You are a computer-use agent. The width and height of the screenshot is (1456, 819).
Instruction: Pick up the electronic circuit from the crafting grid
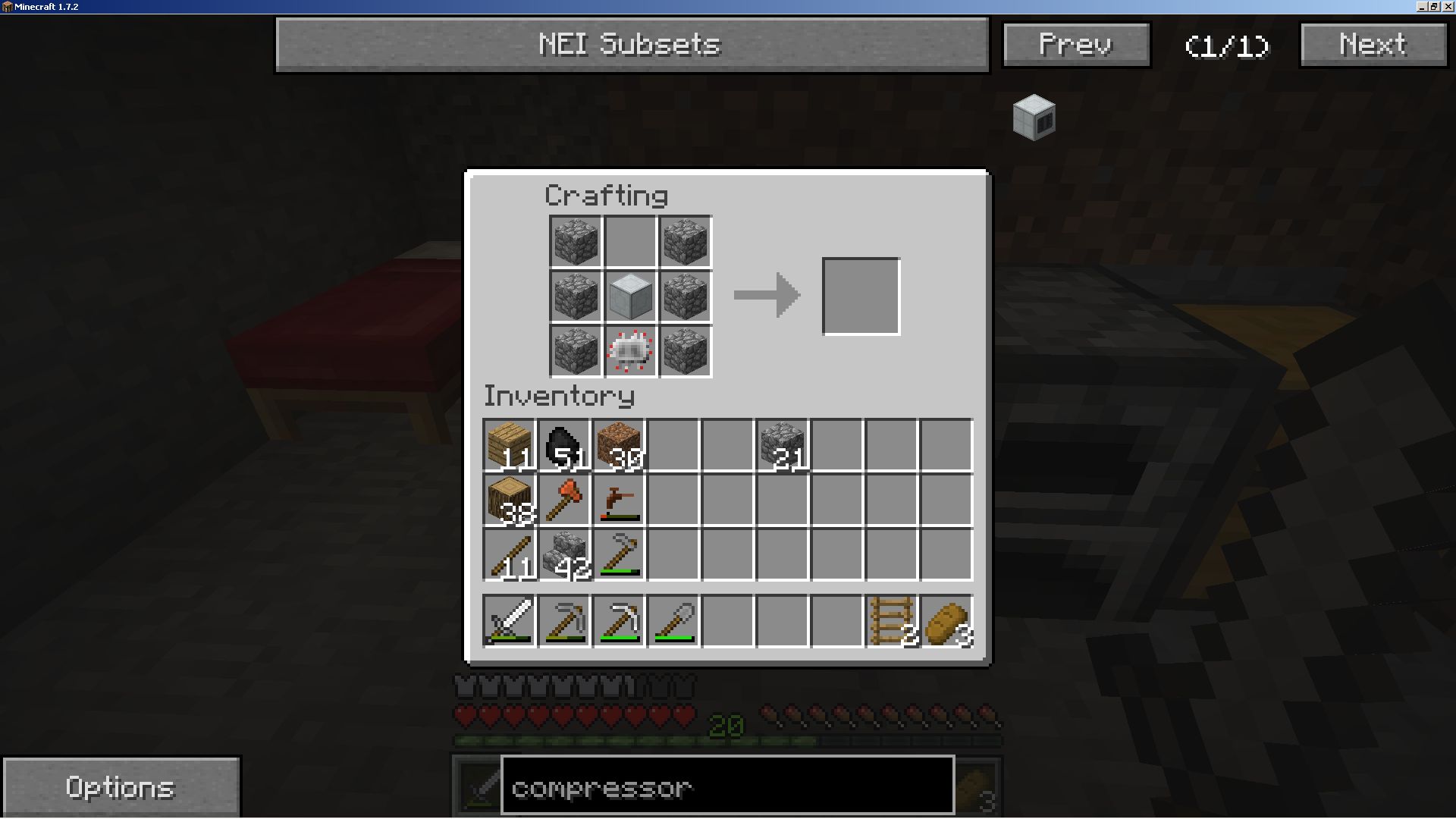click(x=630, y=351)
